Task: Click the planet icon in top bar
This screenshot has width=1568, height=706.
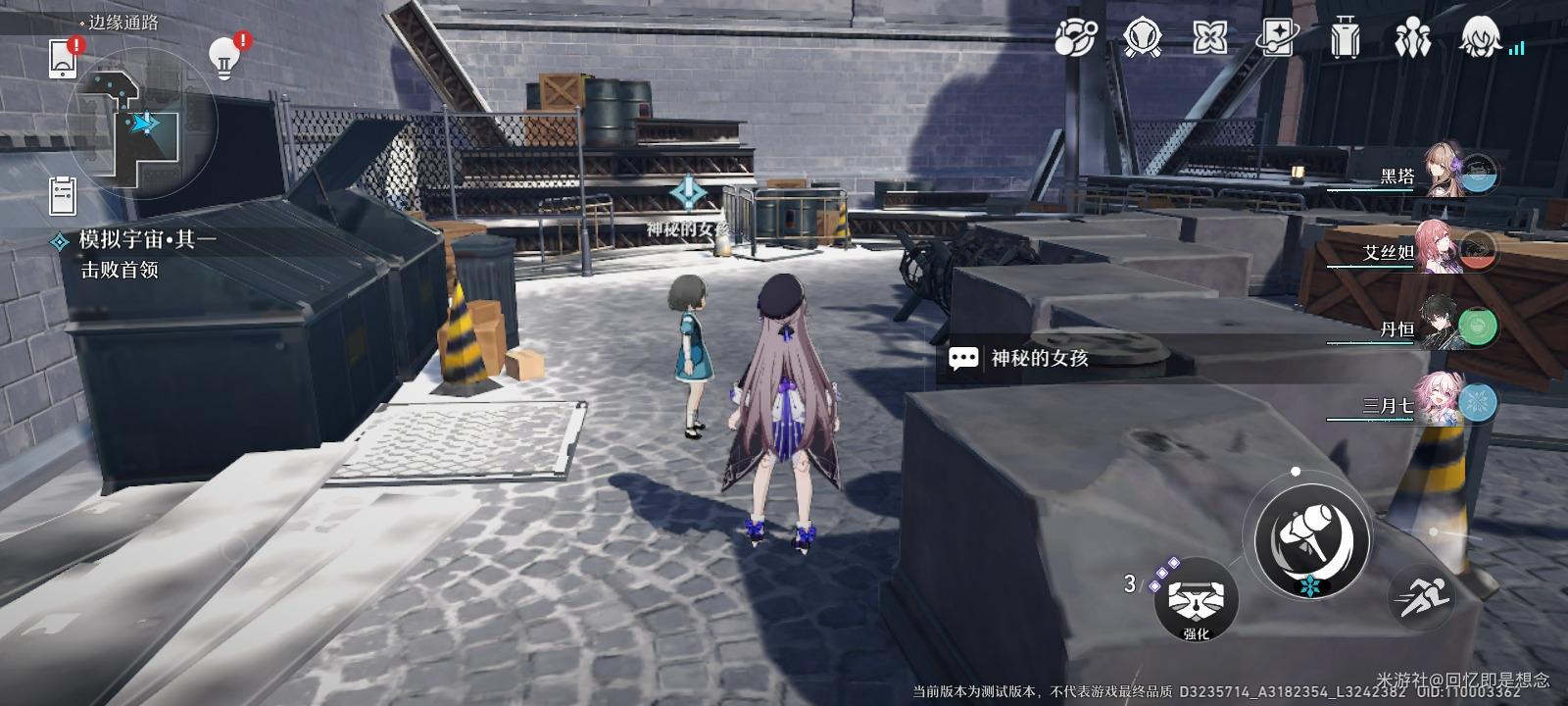Action: [1075, 38]
